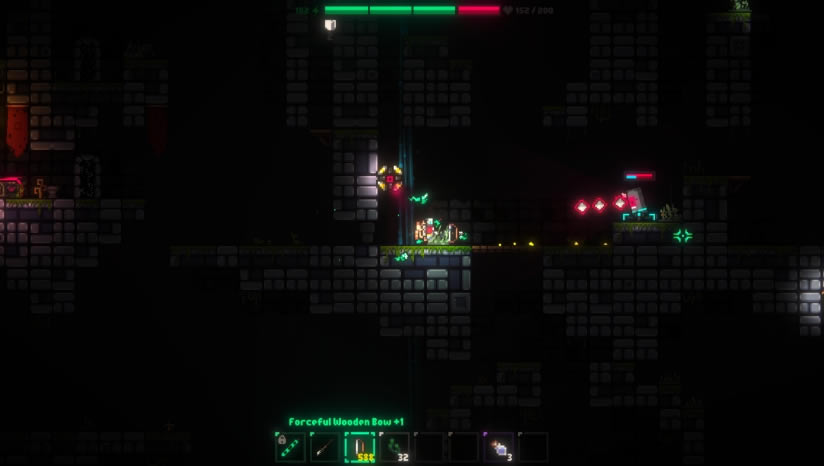Choose the dark spear weapon slot

(x=324, y=447)
